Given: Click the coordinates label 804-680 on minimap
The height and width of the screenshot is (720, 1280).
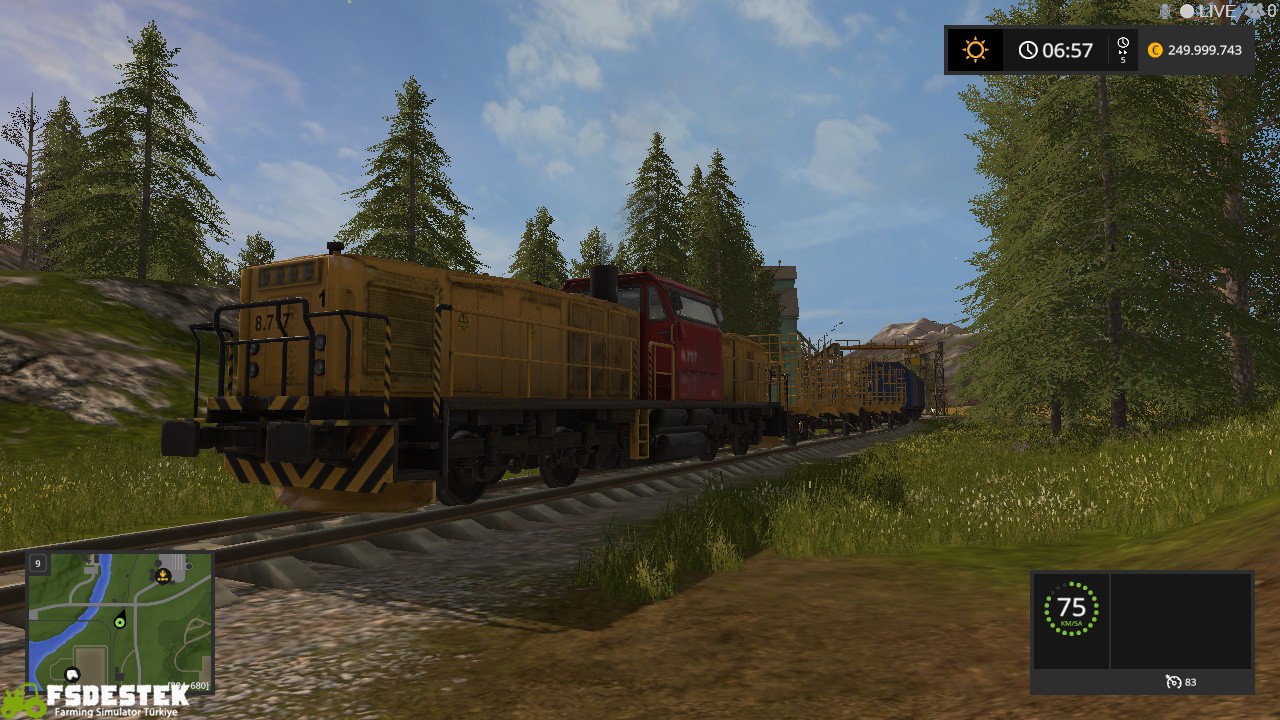Looking at the screenshot, I should [x=188, y=685].
